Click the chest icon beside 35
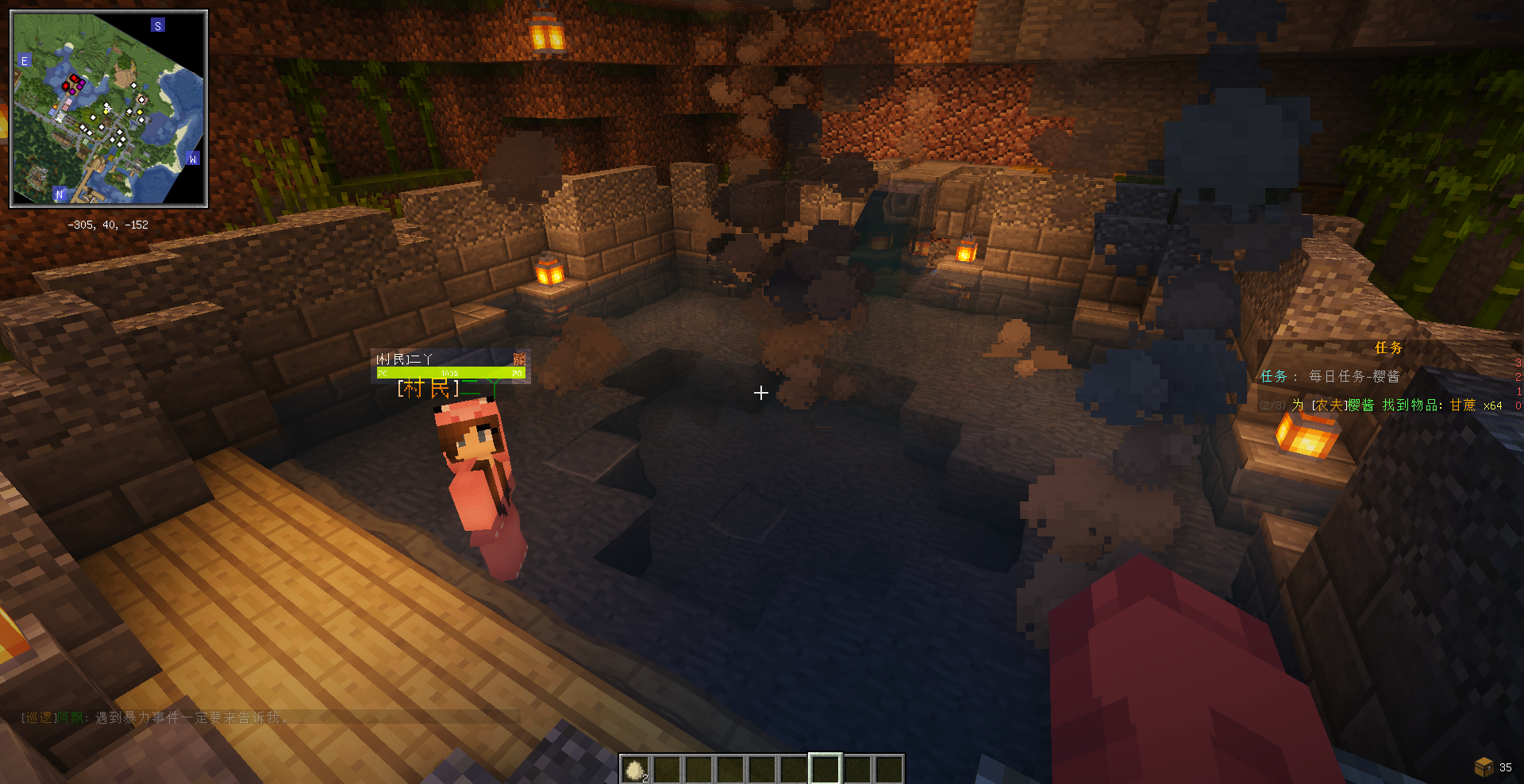 [x=1483, y=767]
